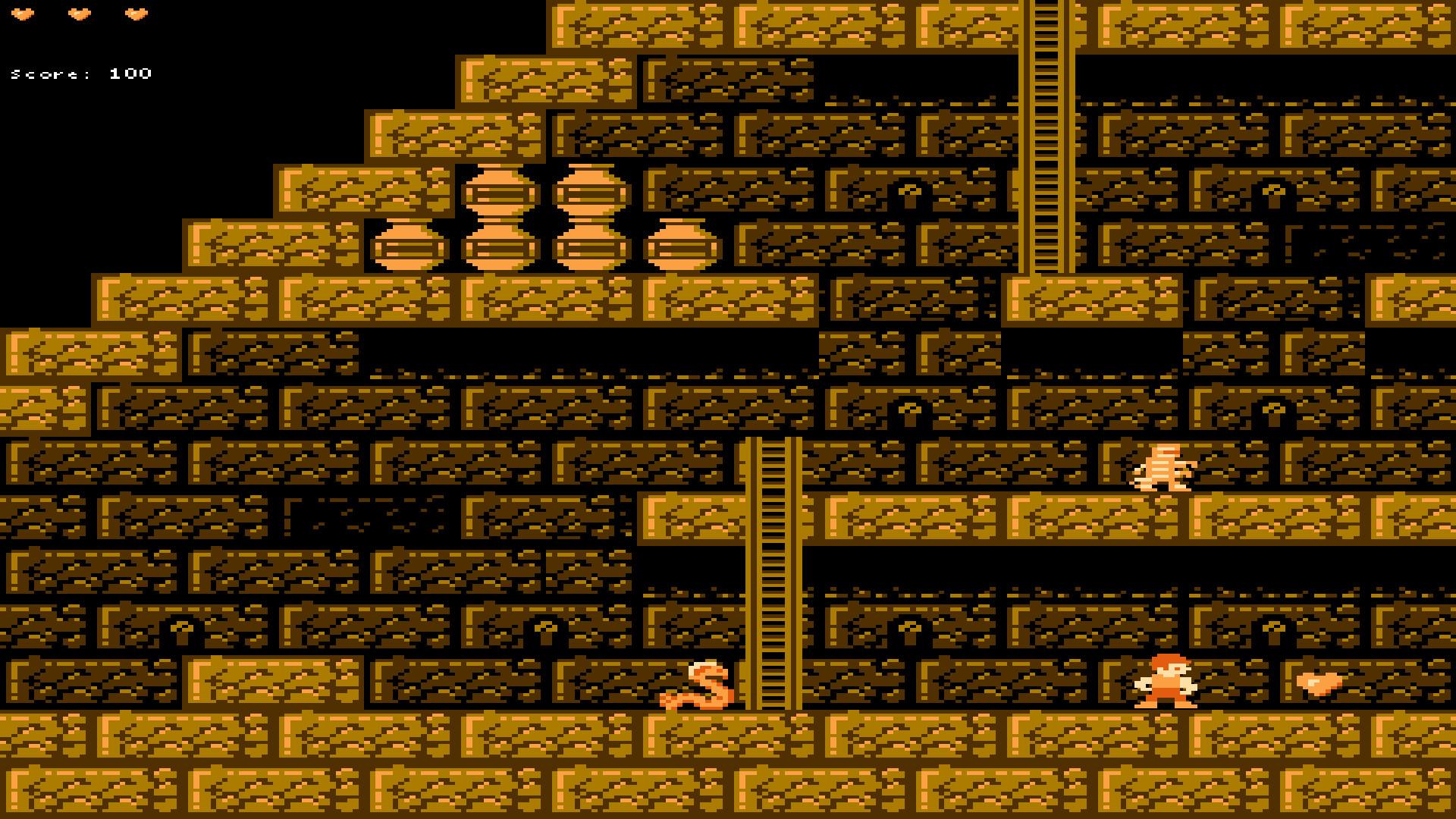Click the number 100 next to Score
This screenshot has width=1456, height=819.
pyautogui.click(x=130, y=74)
